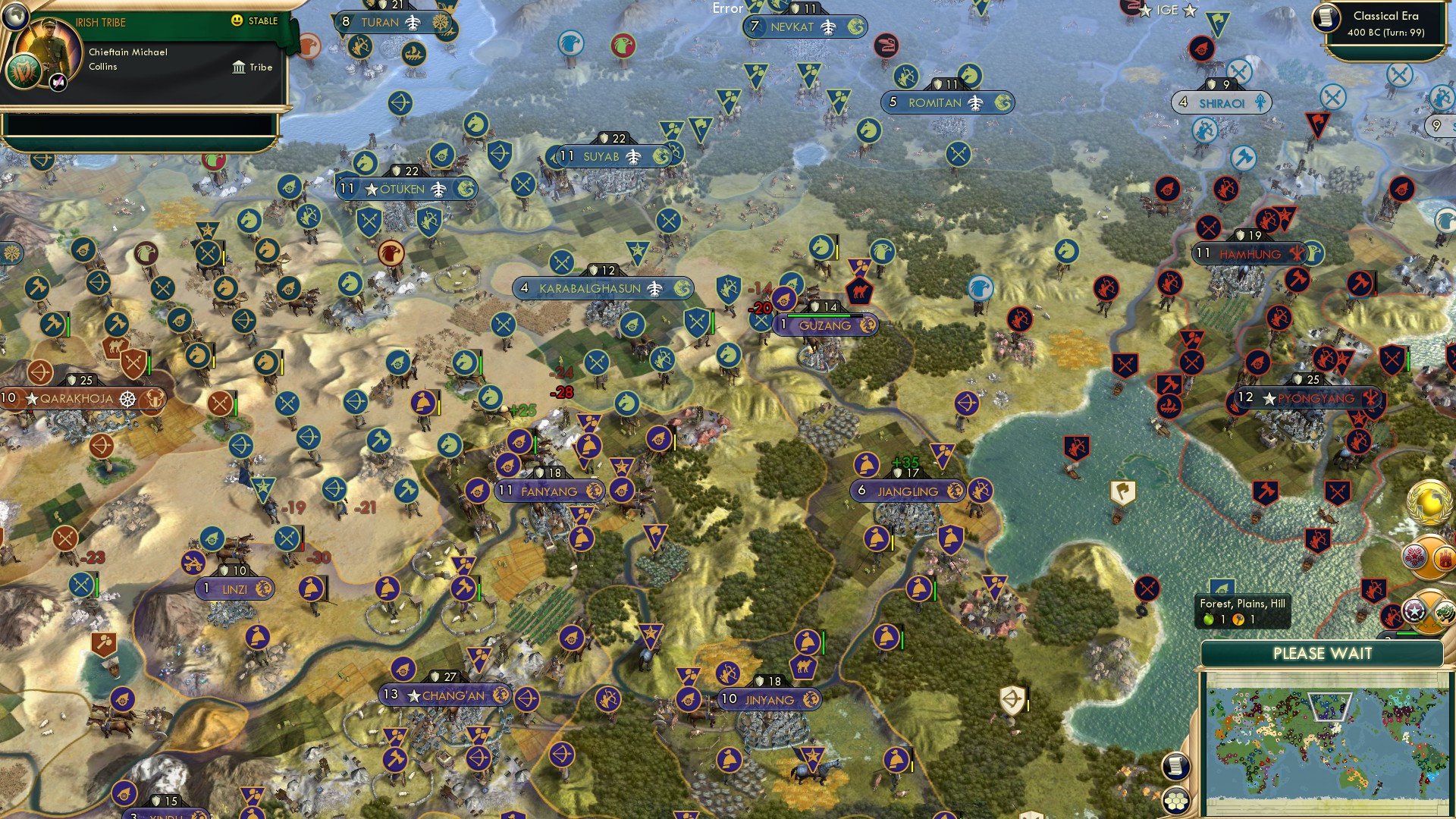Screen dimensions: 1456x819
Task: Click the Guzang city banner
Action: pos(827,325)
